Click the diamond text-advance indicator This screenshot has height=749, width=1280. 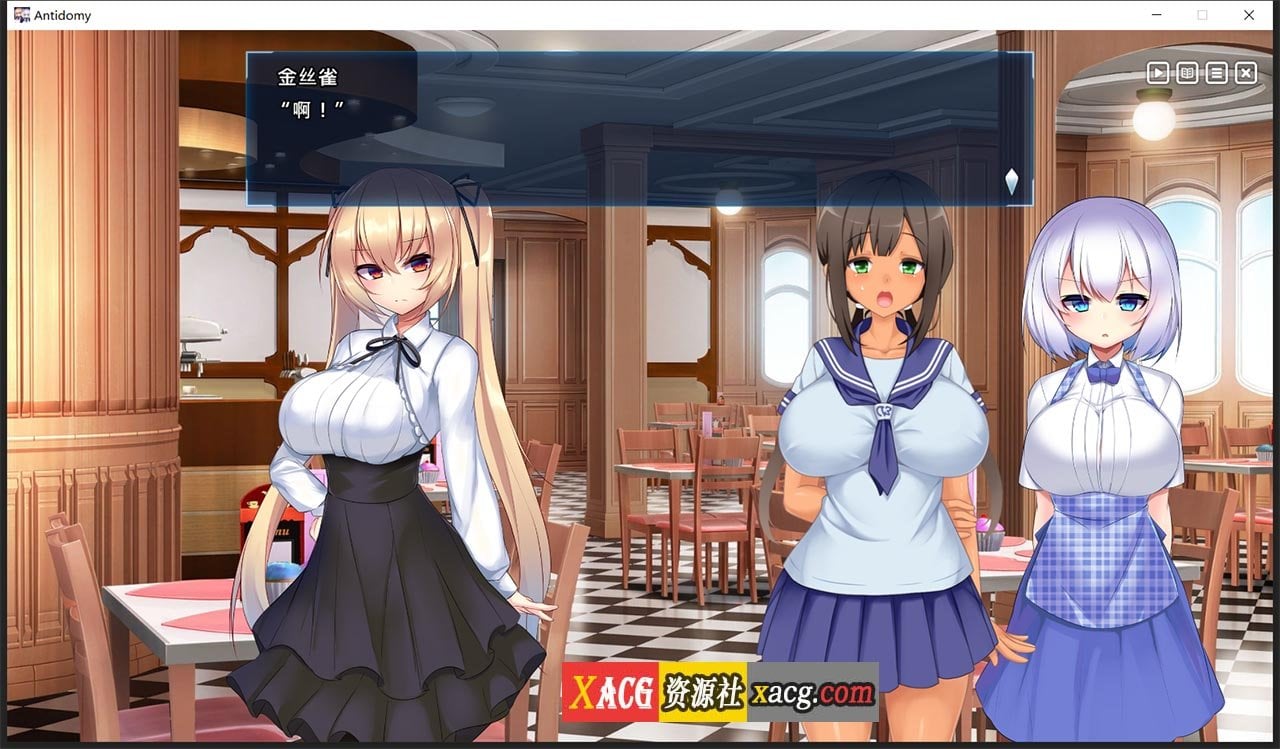click(x=1011, y=181)
